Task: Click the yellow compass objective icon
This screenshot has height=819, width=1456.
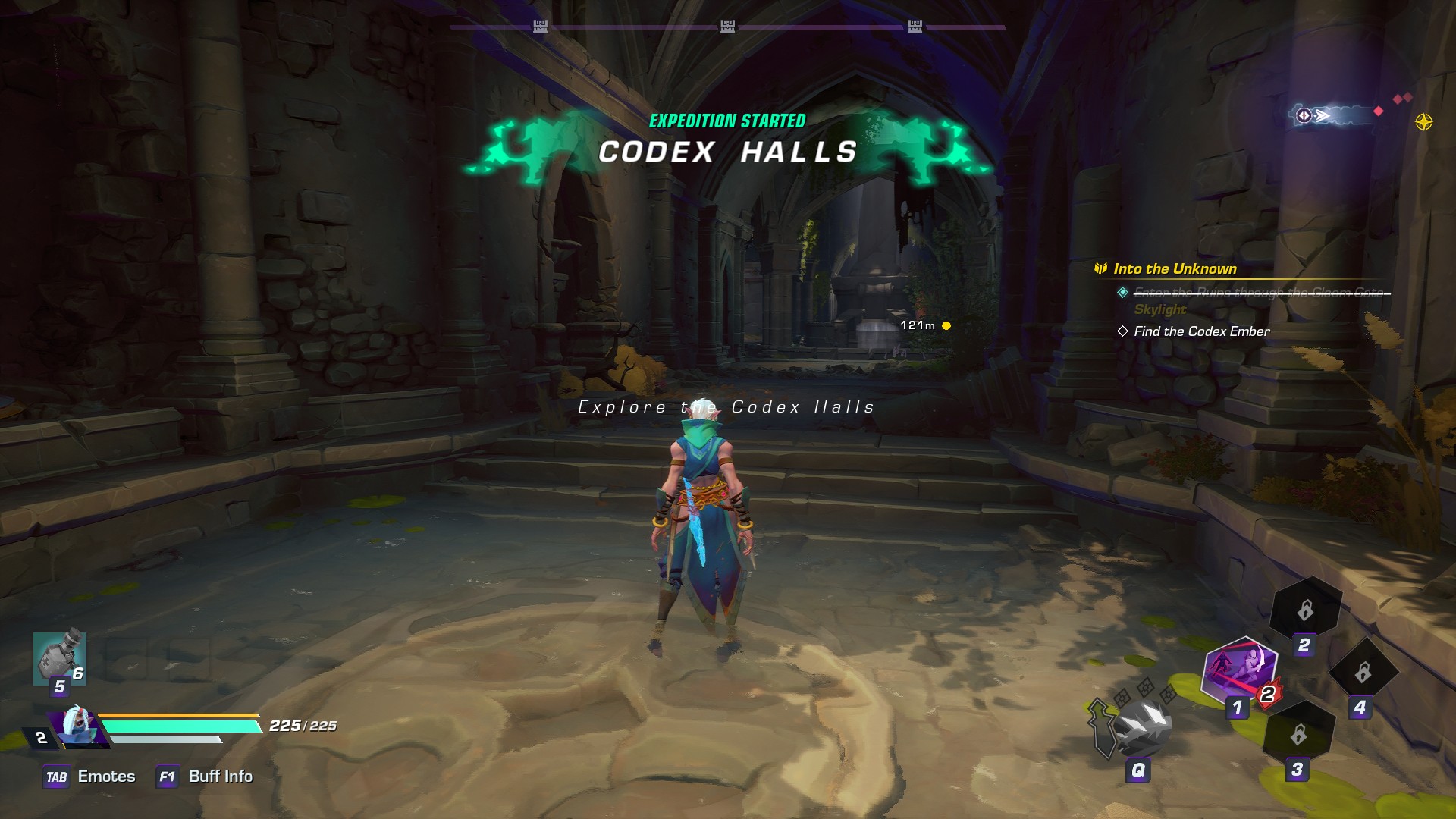Action: tap(1423, 122)
